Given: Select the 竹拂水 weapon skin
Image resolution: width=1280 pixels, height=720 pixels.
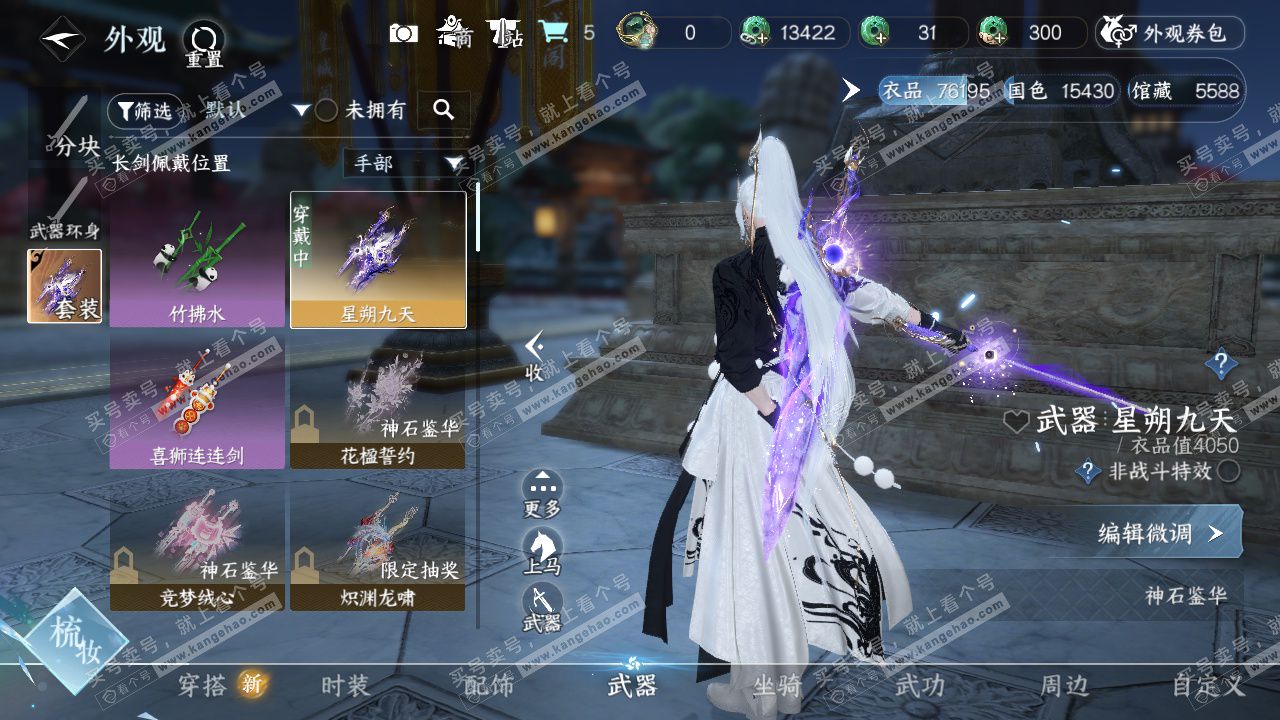Looking at the screenshot, I should click(197, 261).
